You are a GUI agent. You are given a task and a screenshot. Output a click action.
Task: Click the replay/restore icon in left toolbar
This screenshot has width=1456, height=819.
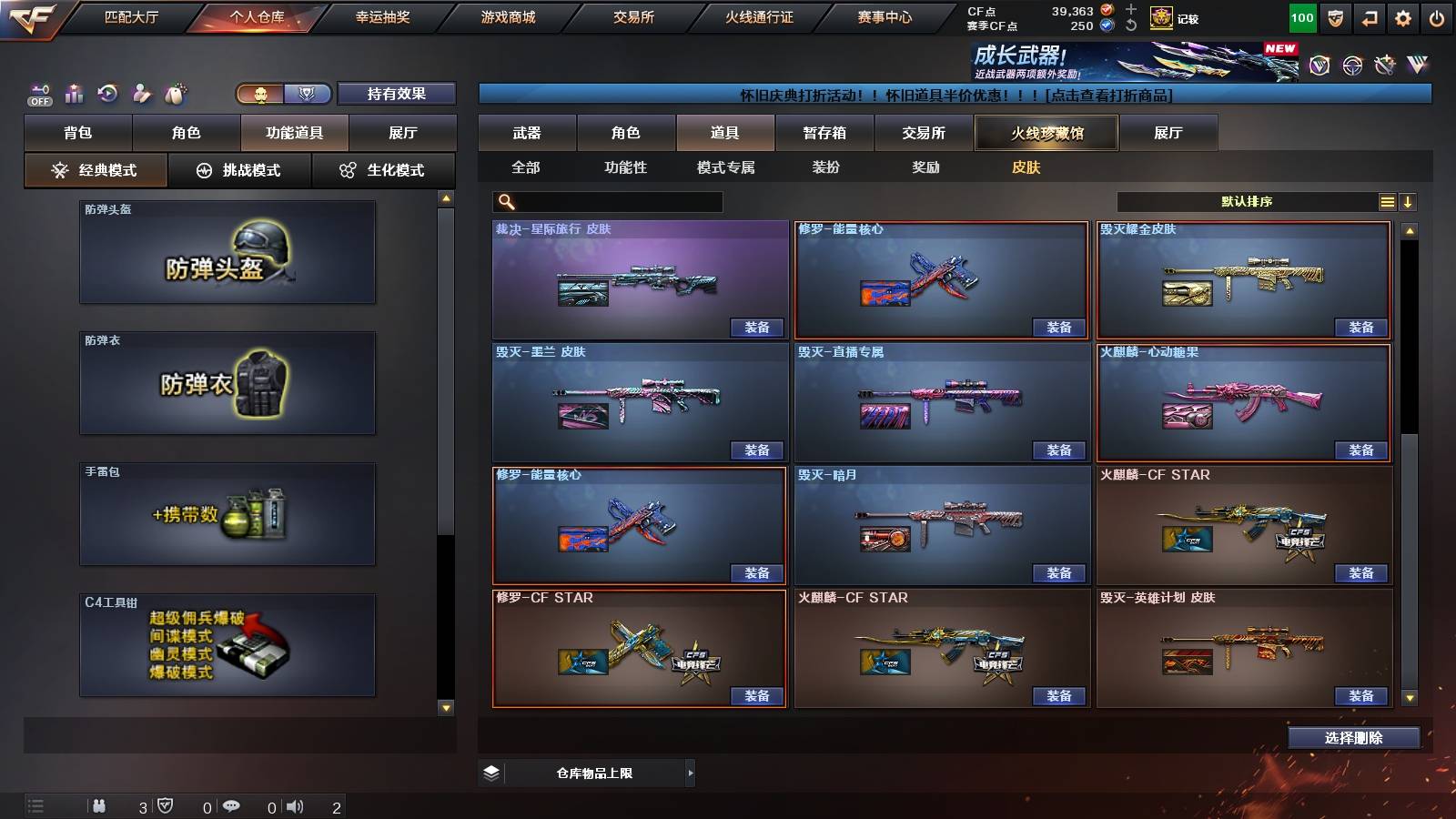point(108,94)
